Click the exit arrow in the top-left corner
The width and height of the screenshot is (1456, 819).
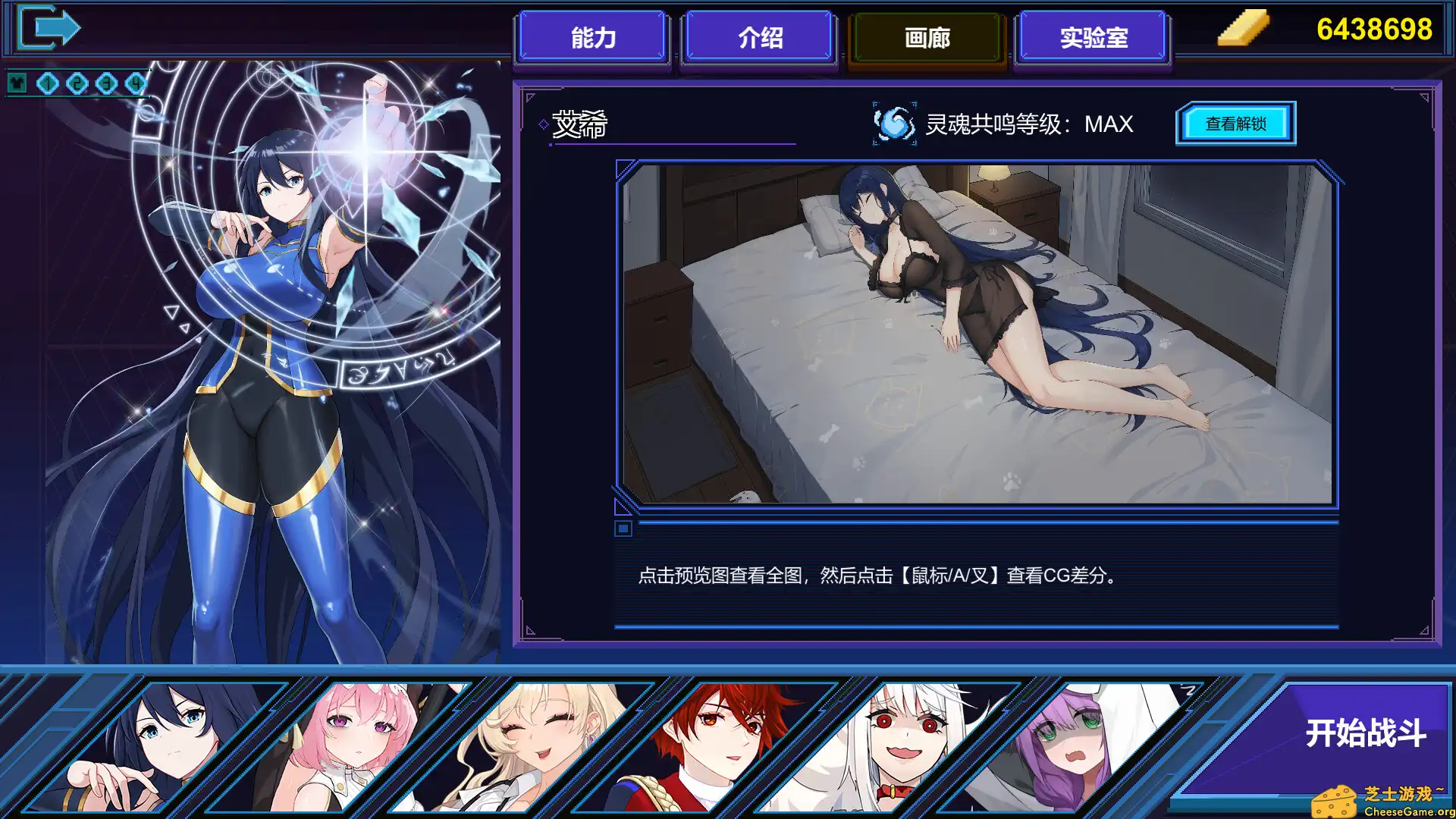[49, 27]
